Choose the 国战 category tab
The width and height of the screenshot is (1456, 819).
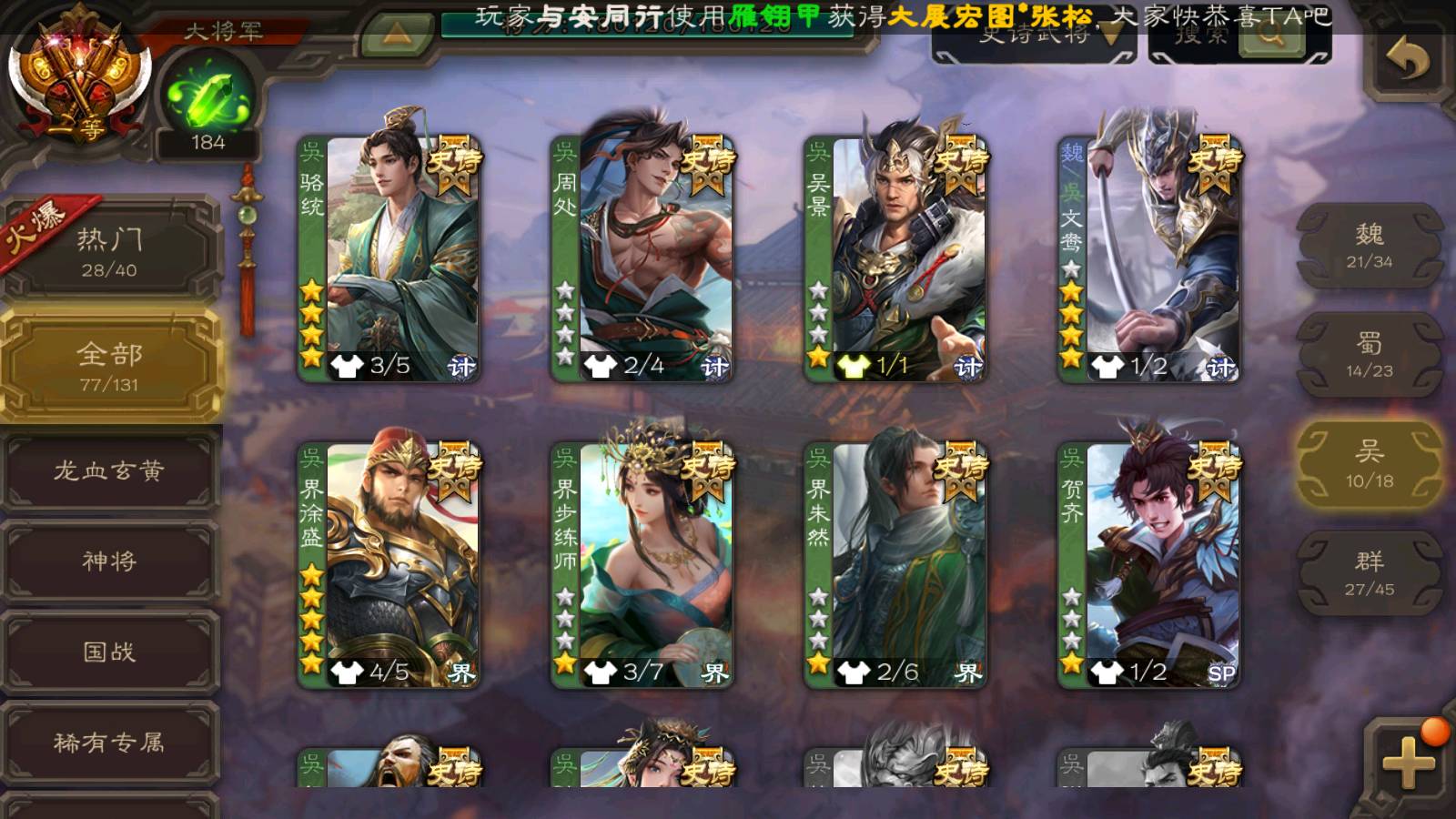point(109,652)
